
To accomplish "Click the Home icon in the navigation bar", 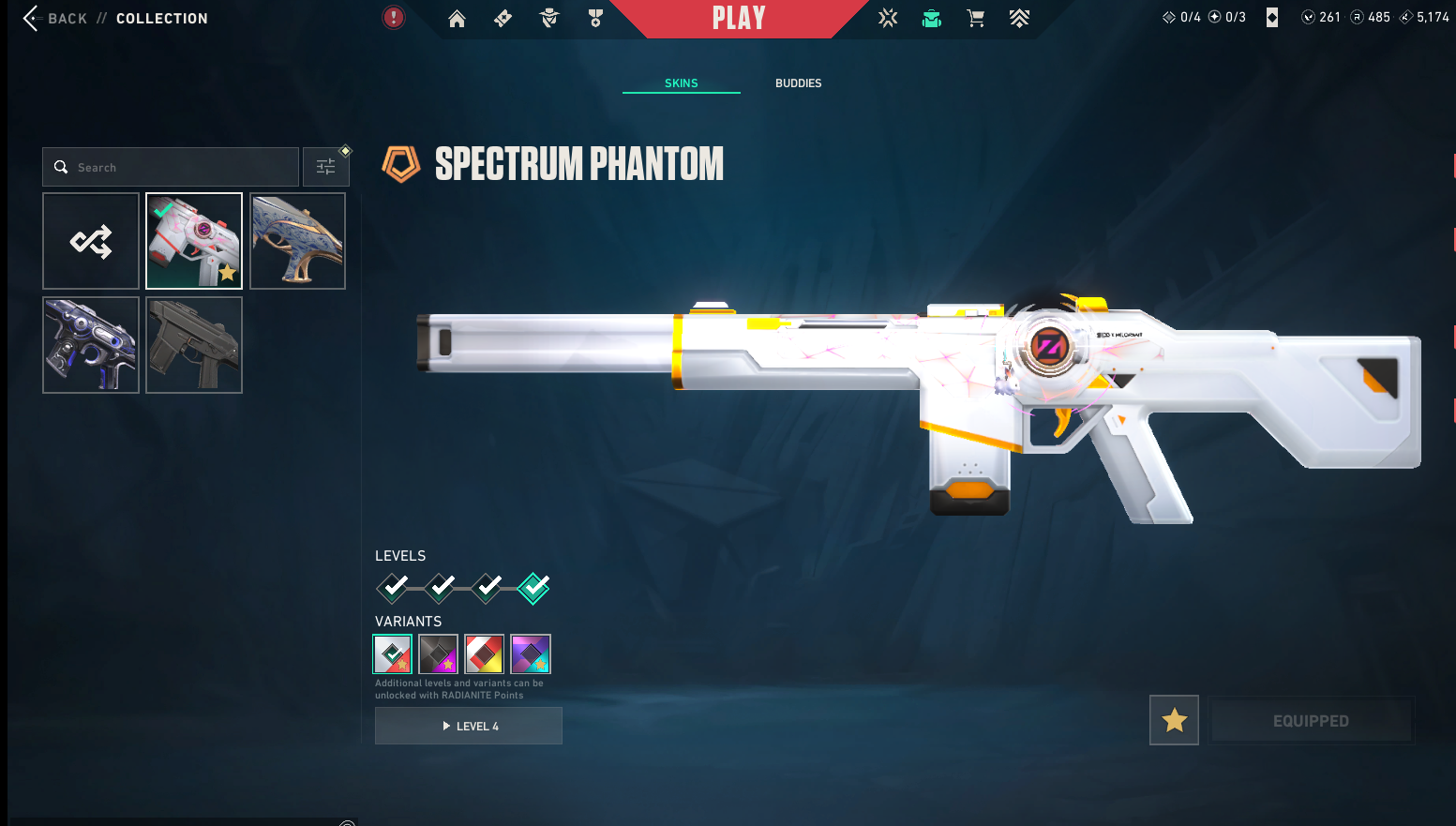I will point(457,18).
